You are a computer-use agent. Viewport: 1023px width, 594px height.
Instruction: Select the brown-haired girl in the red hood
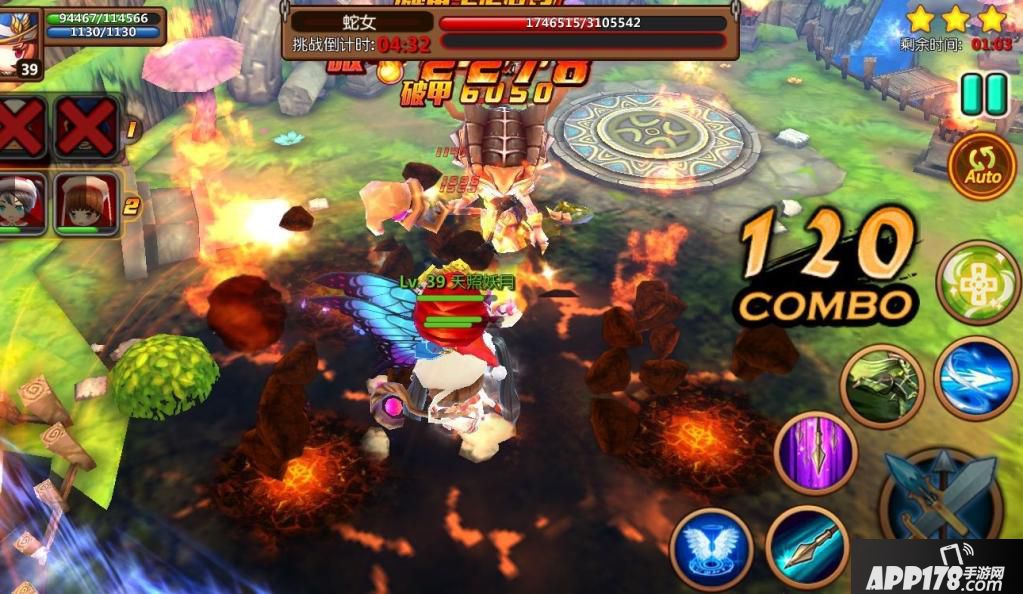[87, 203]
